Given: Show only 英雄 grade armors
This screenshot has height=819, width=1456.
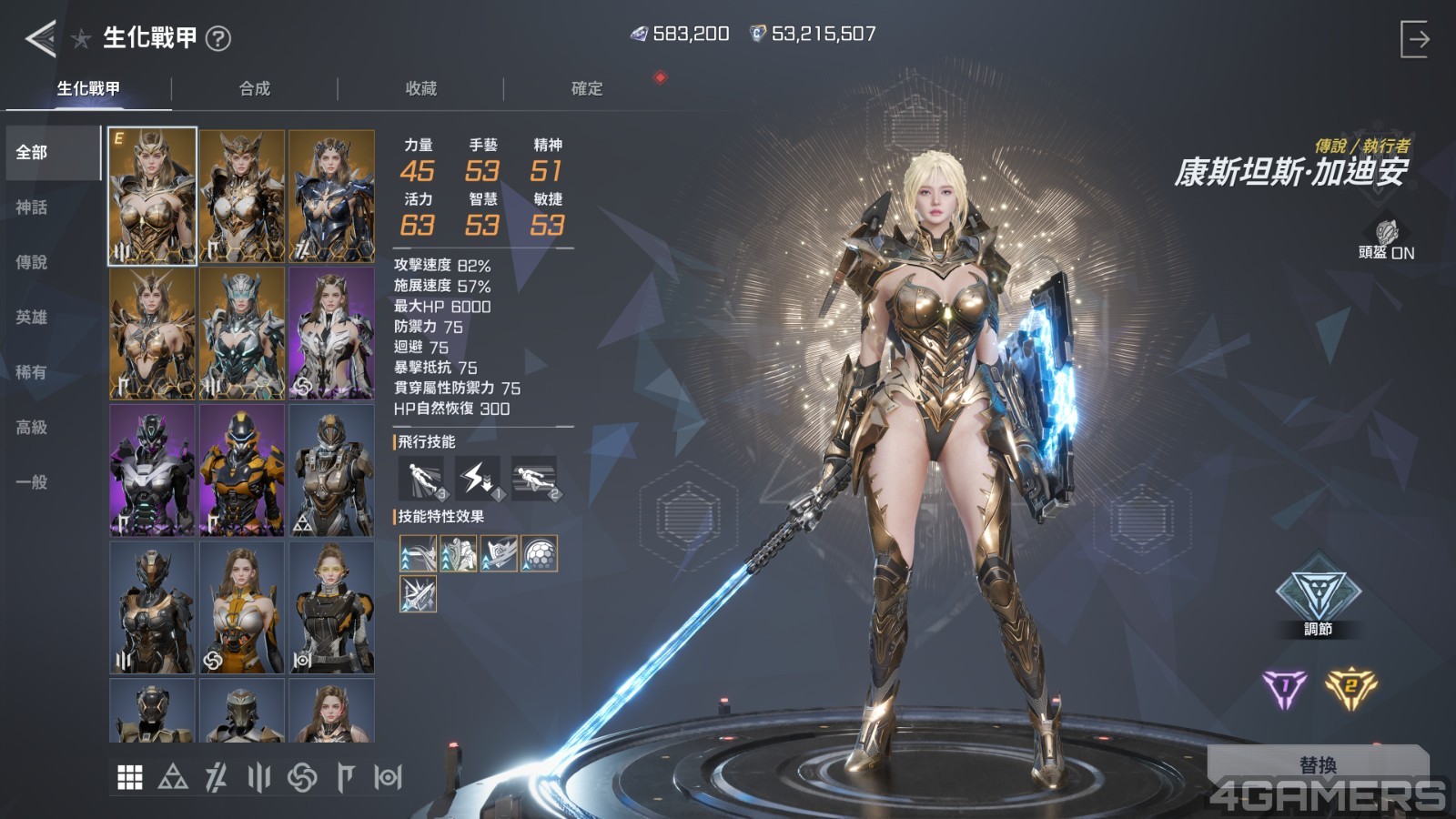Looking at the screenshot, I should [x=32, y=317].
